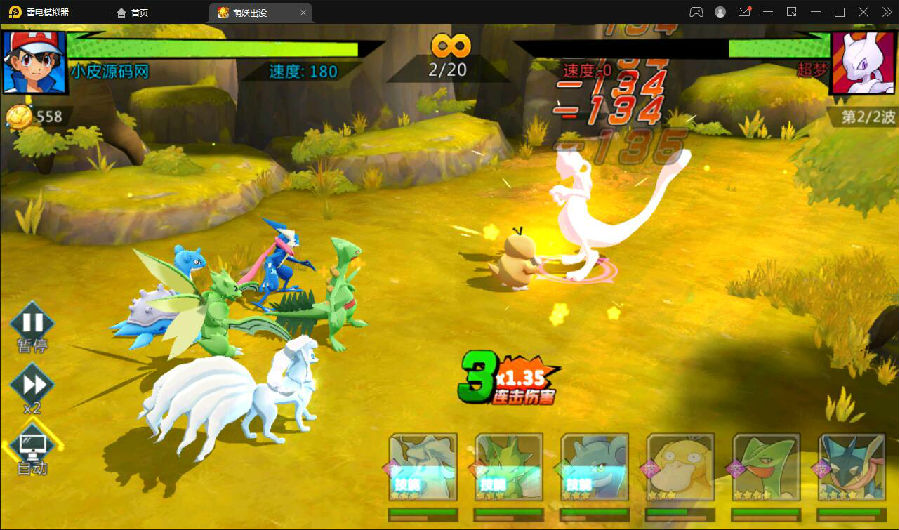The image size is (899, 530).
Task: Toggle the x2 battle speed
Action: [x=33, y=383]
